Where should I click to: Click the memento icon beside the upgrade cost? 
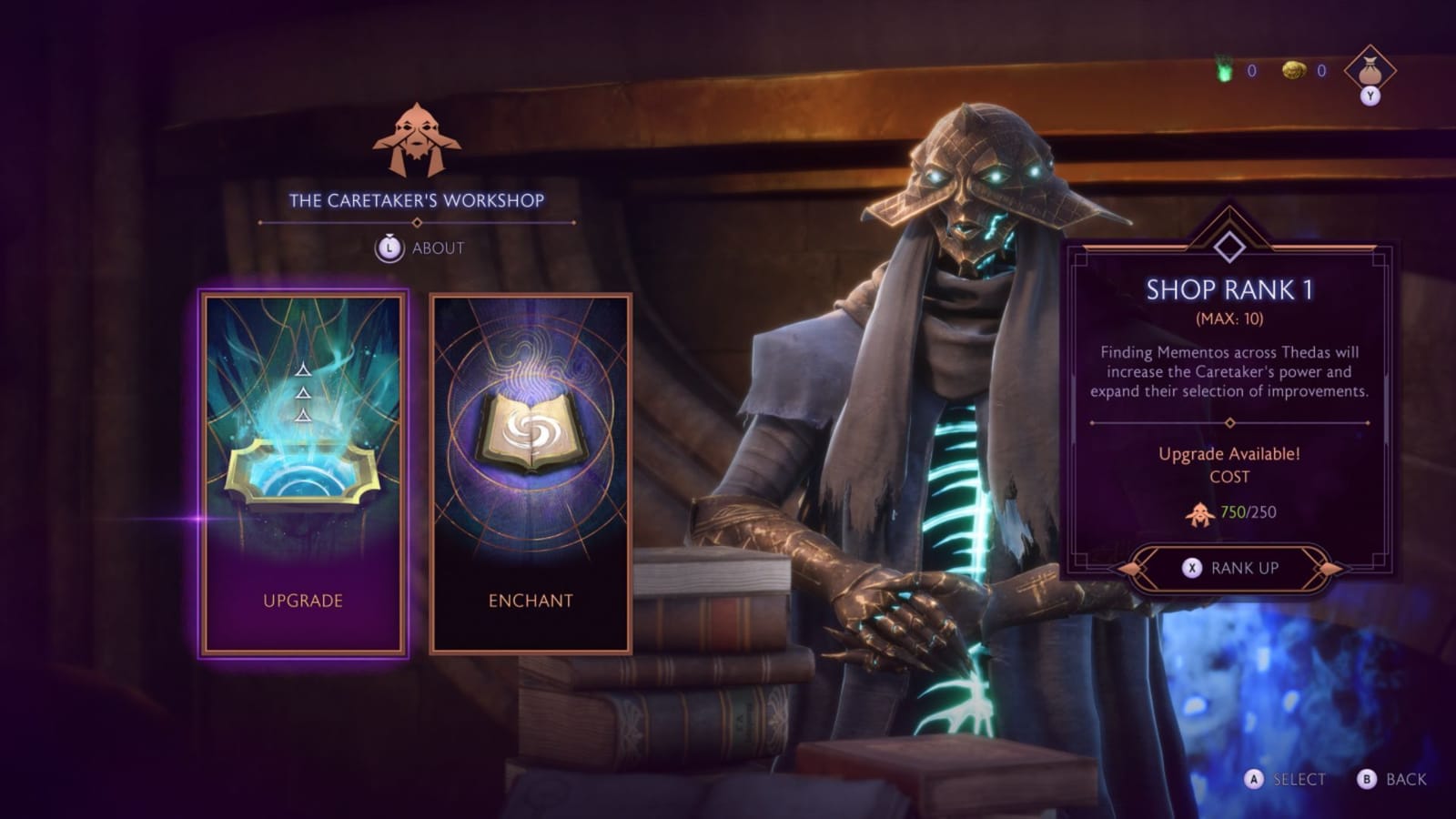(1198, 513)
